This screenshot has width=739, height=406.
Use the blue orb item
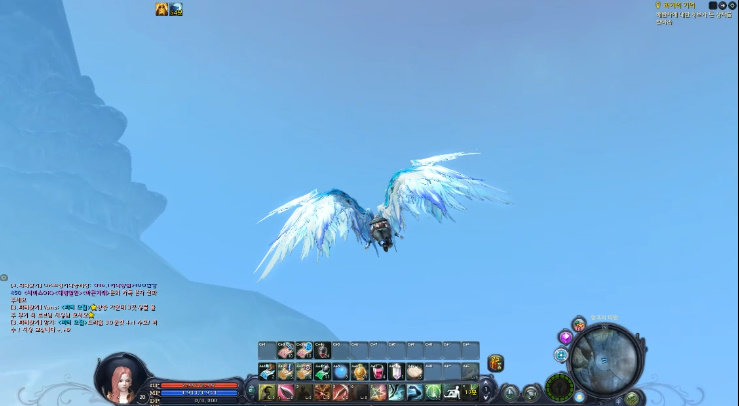point(341,371)
